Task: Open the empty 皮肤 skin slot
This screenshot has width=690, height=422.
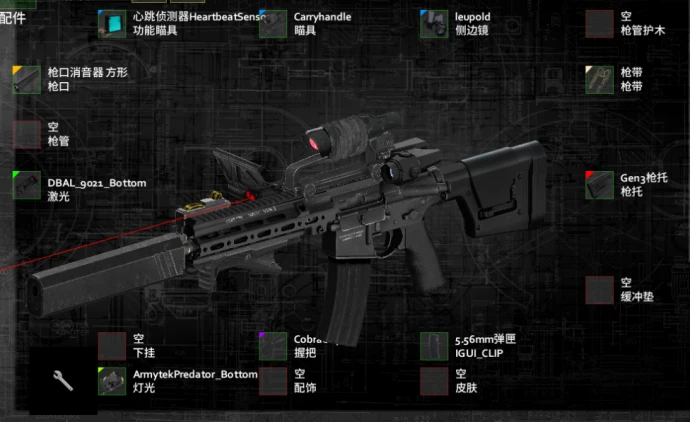Action: 434,381
